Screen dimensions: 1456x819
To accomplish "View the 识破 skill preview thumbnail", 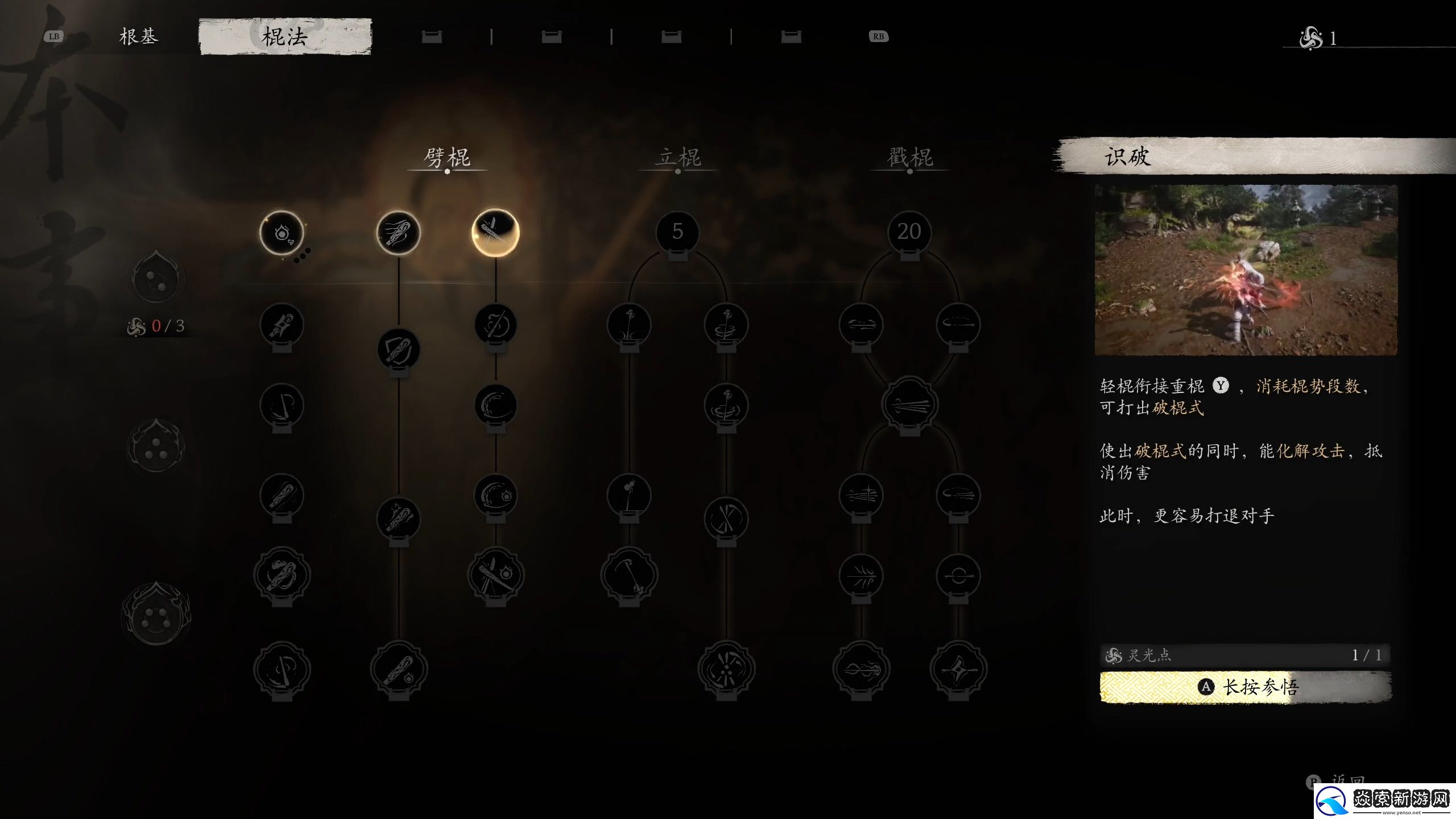I will tap(1246, 270).
